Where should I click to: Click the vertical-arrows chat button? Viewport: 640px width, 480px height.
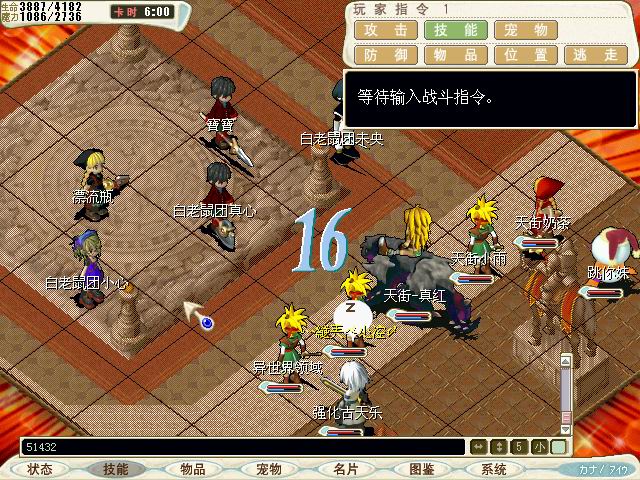pos(499,447)
